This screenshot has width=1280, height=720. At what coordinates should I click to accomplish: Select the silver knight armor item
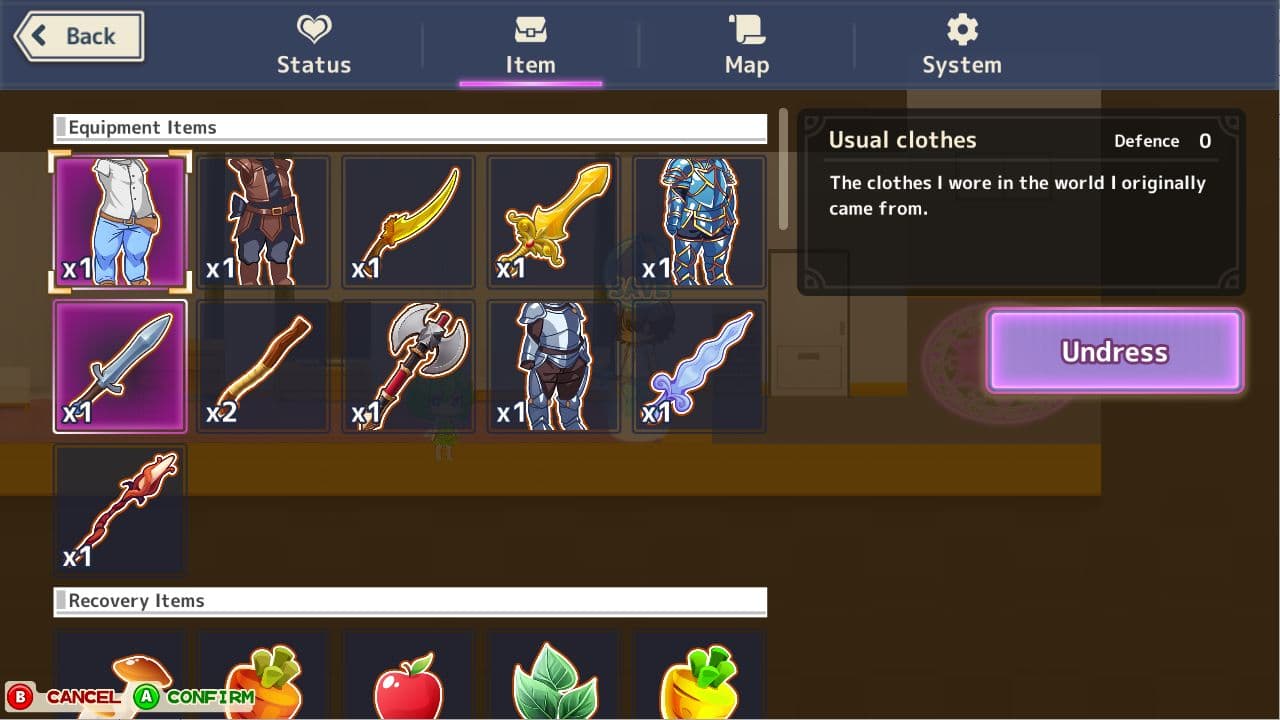(552, 365)
